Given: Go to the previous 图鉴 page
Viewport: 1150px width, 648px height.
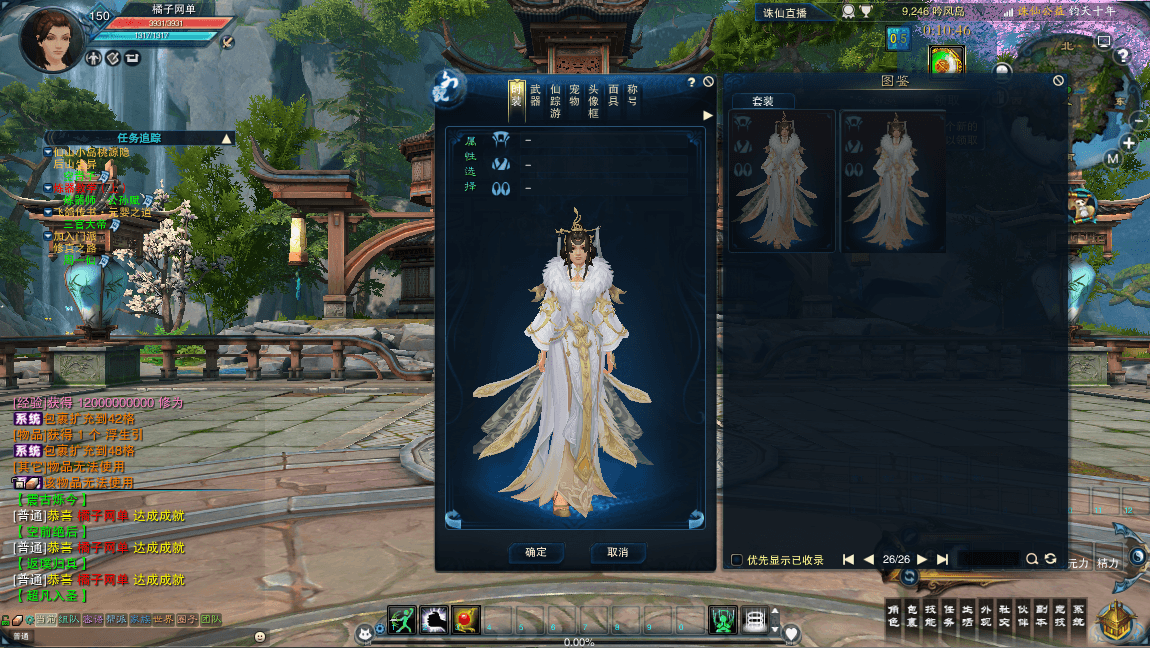Looking at the screenshot, I should pyautogui.click(x=868, y=560).
